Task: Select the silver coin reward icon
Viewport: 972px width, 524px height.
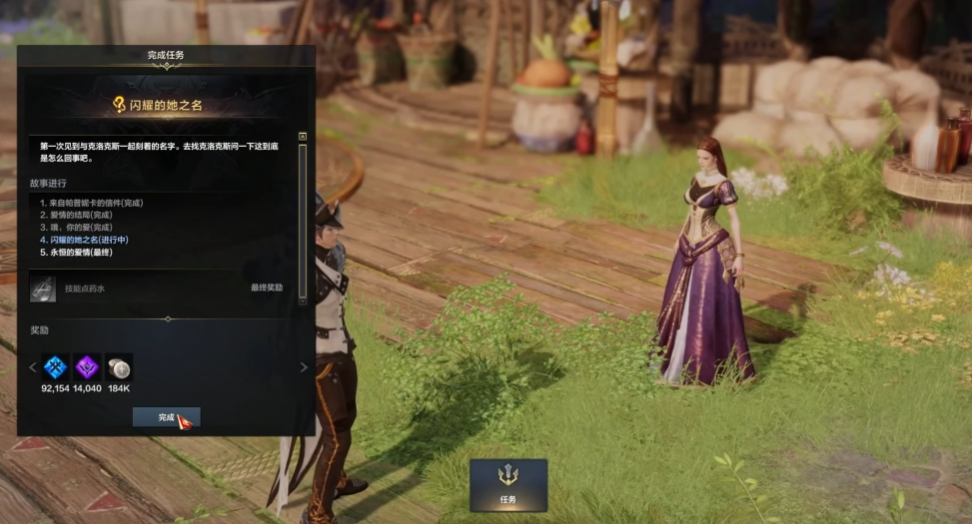Action: (x=119, y=367)
